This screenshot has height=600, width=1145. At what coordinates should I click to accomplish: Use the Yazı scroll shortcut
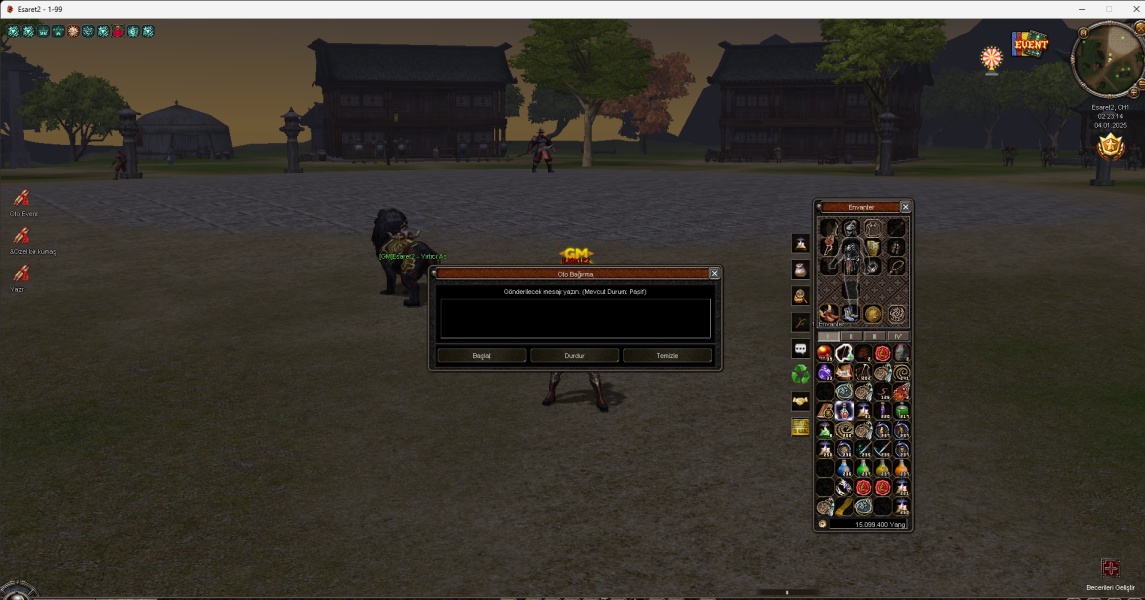(19, 274)
